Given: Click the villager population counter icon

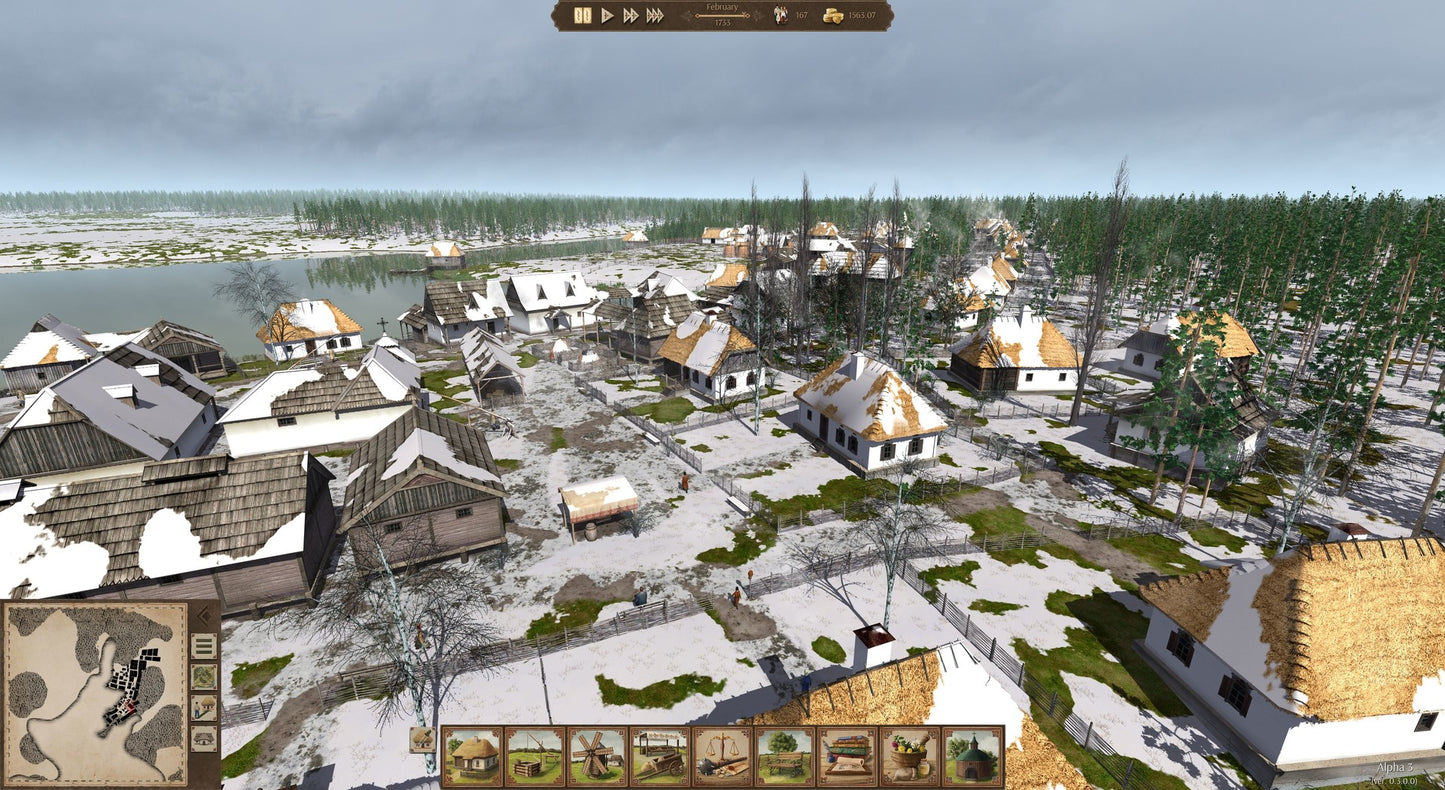Looking at the screenshot, I should coord(781,17).
